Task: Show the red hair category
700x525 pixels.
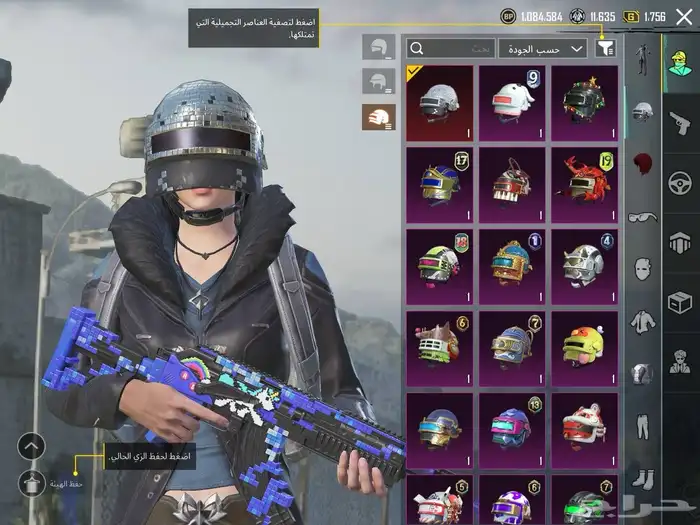Action: 643,162
